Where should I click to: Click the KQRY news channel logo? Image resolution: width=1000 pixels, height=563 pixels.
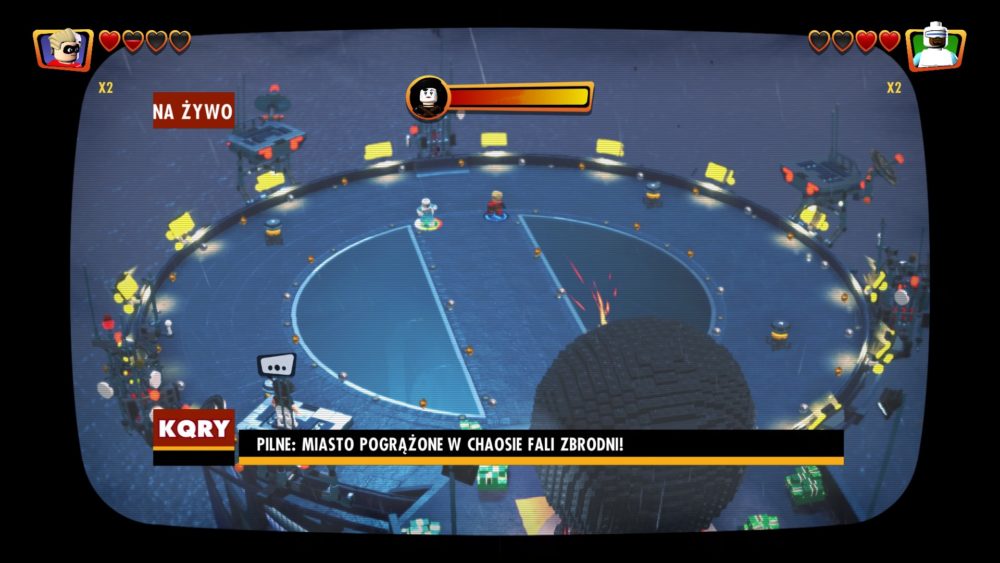(x=194, y=431)
